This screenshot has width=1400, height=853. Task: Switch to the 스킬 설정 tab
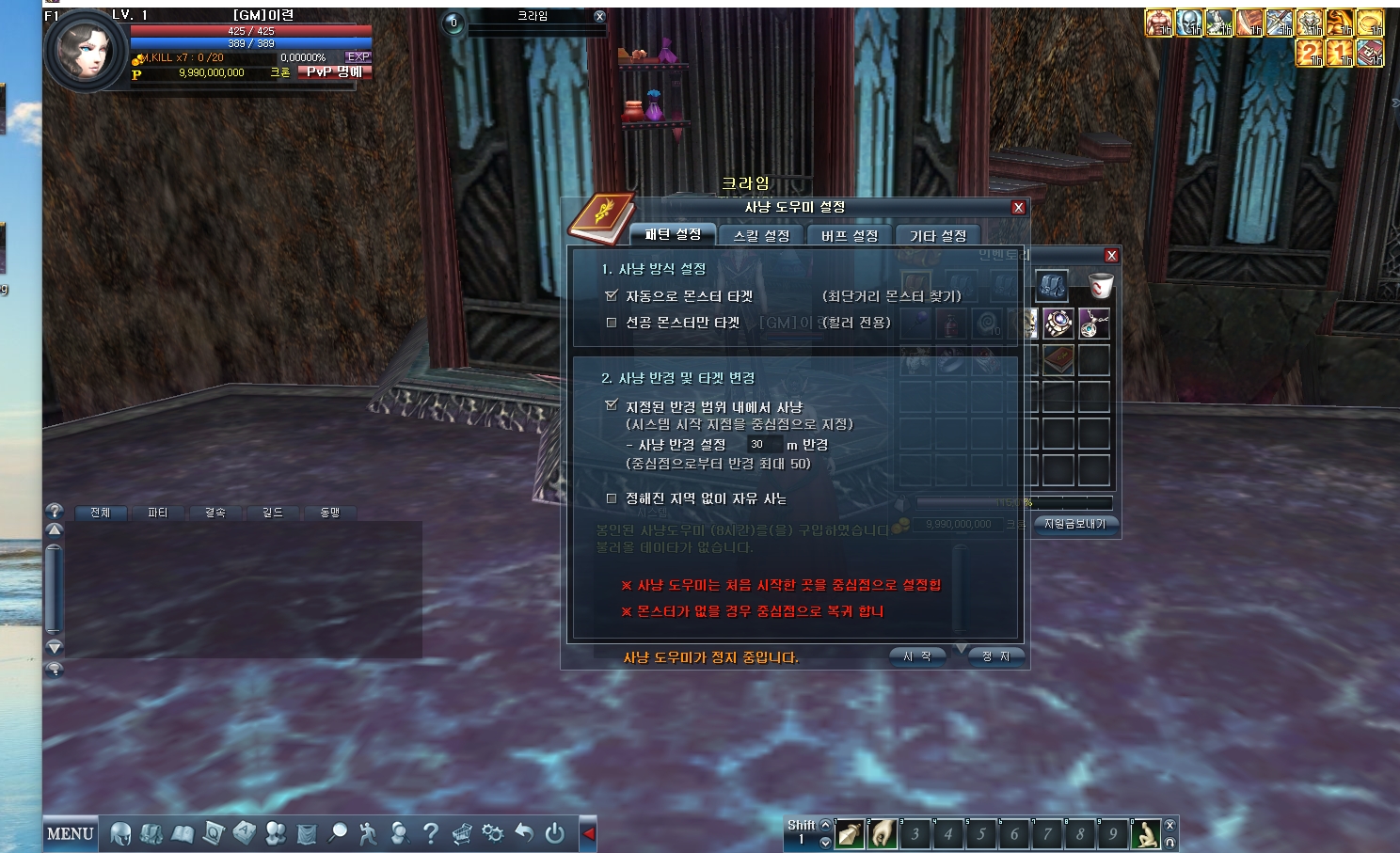(760, 235)
